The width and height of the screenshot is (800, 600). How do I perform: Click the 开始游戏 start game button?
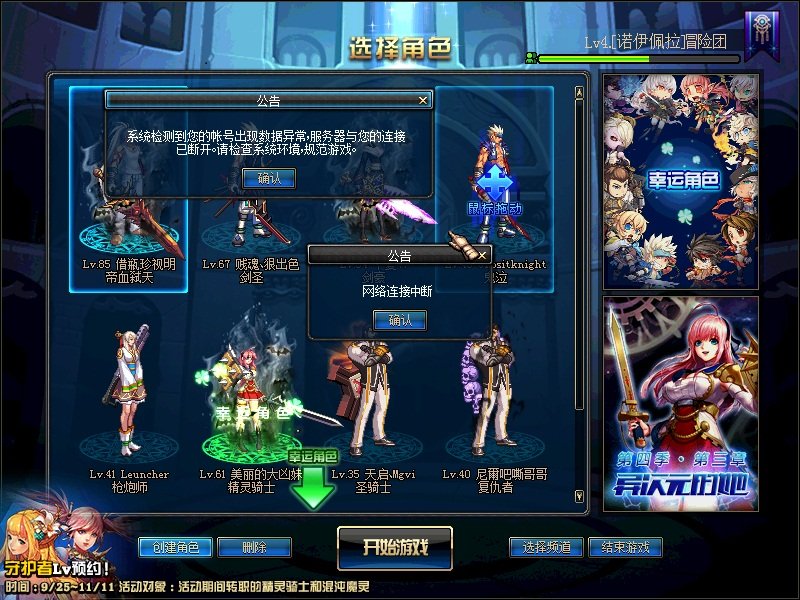395,547
